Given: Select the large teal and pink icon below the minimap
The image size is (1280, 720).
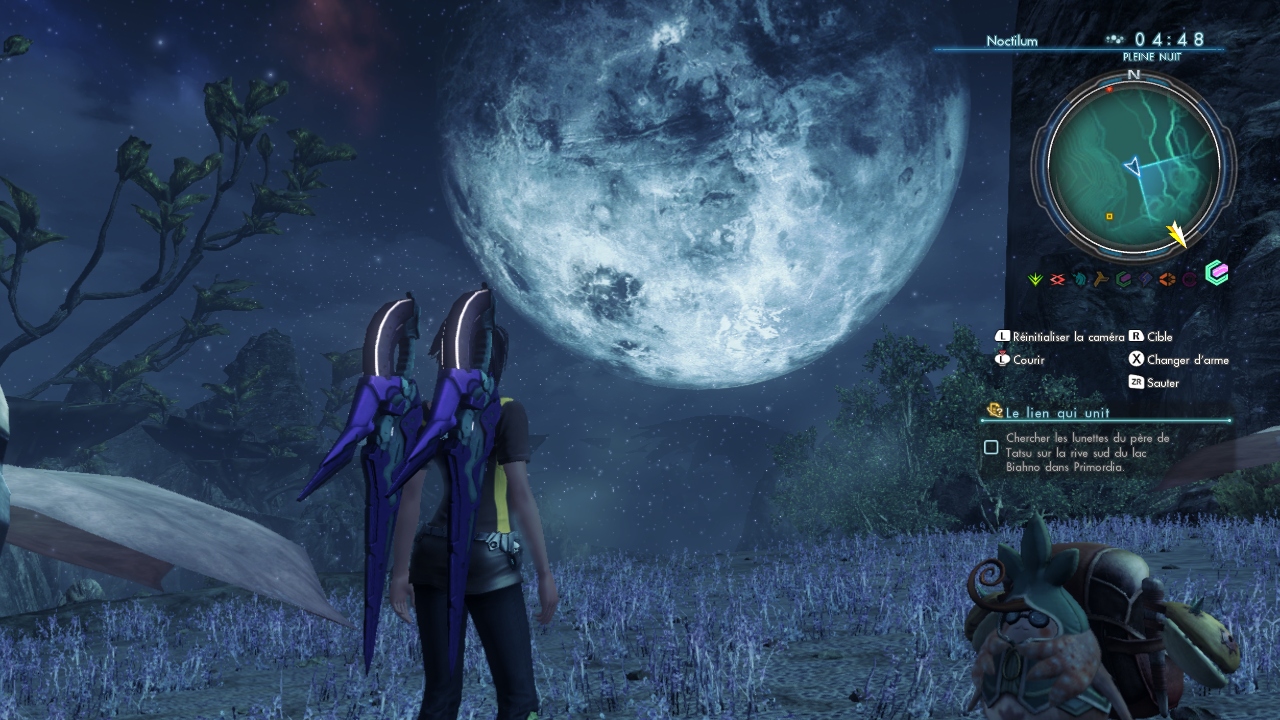Looking at the screenshot, I should coord(1216,273).
